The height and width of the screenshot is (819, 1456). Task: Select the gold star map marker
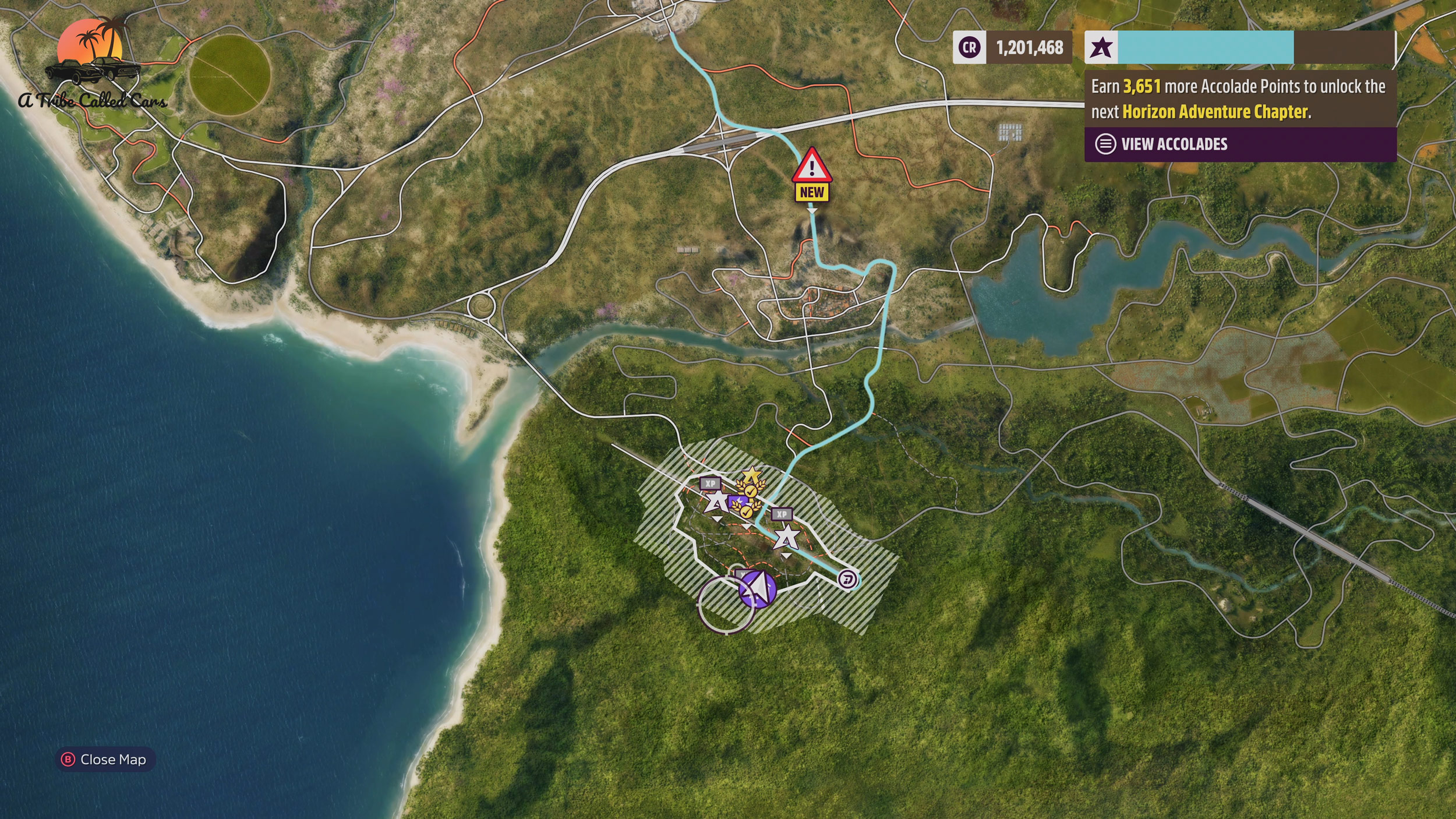point(752,475)
